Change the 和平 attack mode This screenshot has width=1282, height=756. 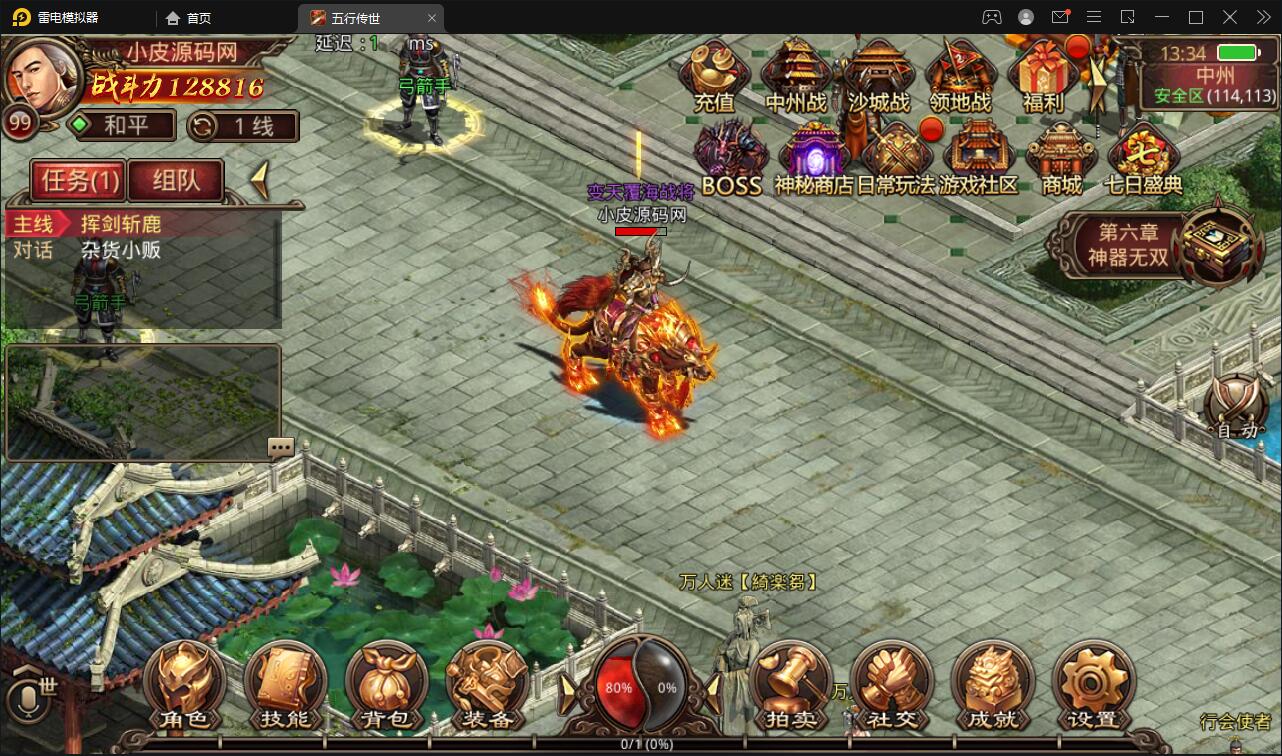(120, 126)
